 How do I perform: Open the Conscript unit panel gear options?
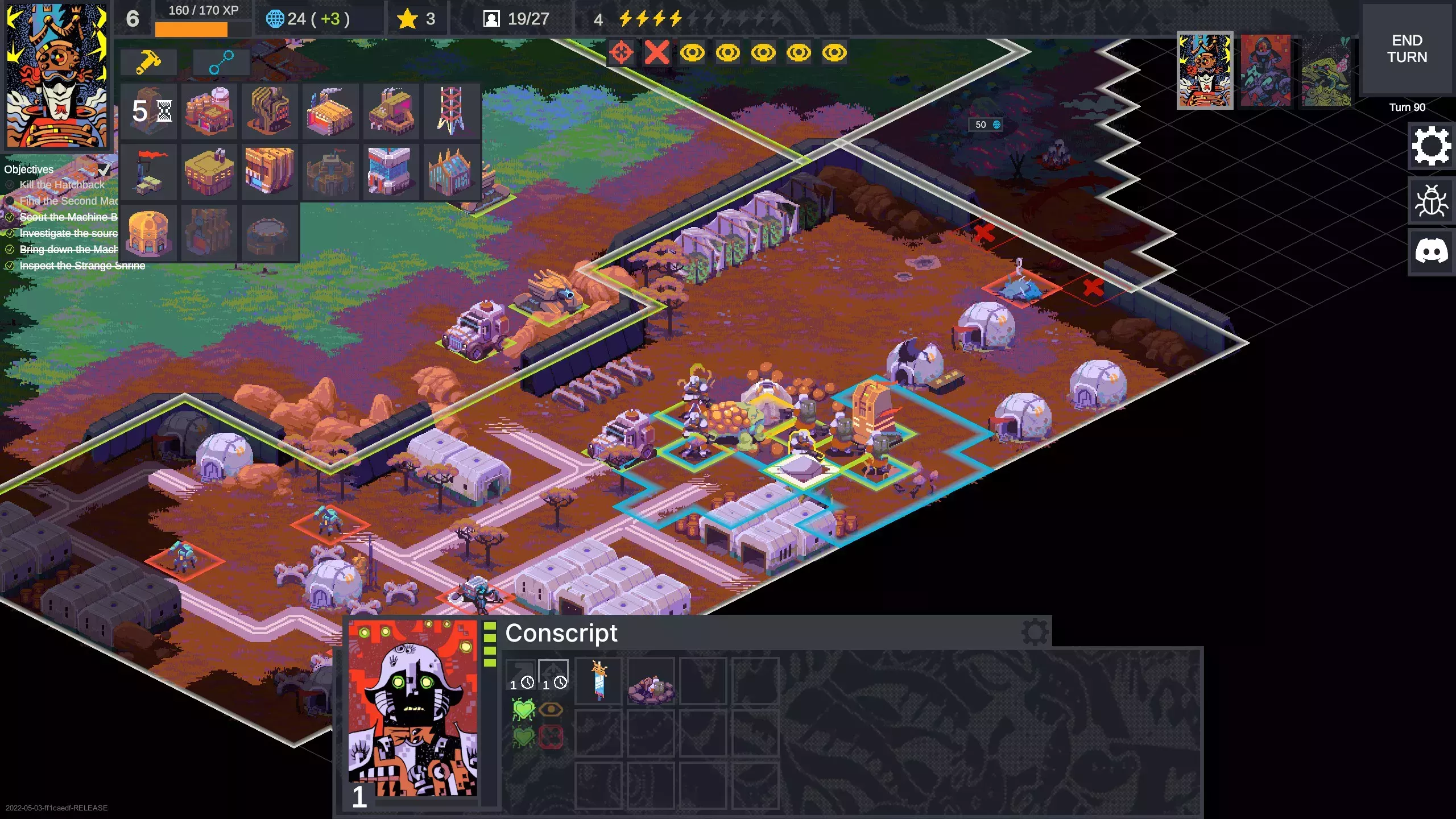1035,631
